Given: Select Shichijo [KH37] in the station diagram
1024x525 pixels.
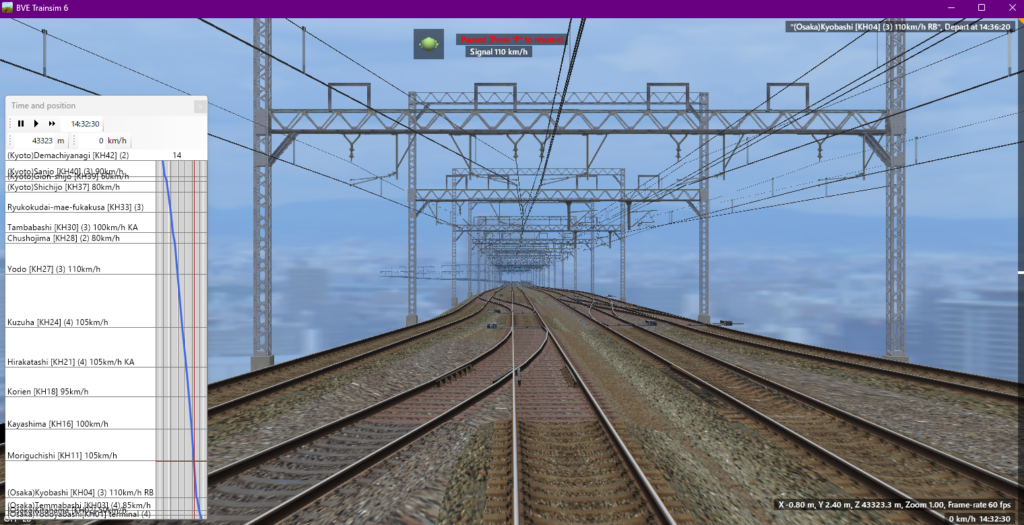Looking at the screenshot, I should (63, 187).
